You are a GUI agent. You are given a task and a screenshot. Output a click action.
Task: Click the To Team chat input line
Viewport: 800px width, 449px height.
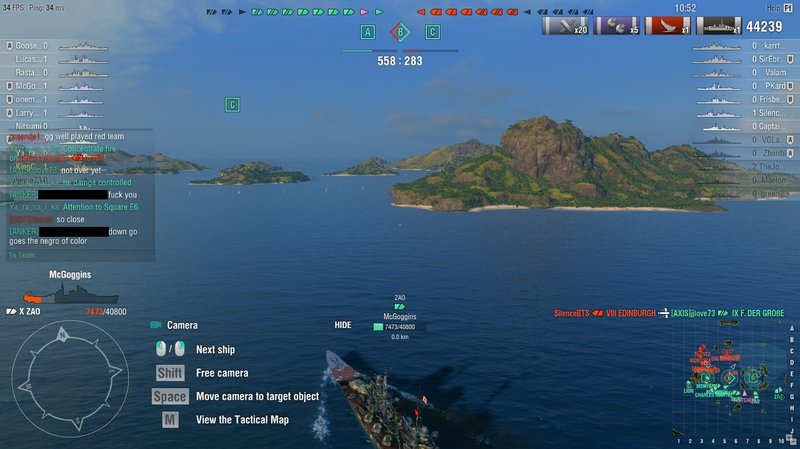point(80,255)
